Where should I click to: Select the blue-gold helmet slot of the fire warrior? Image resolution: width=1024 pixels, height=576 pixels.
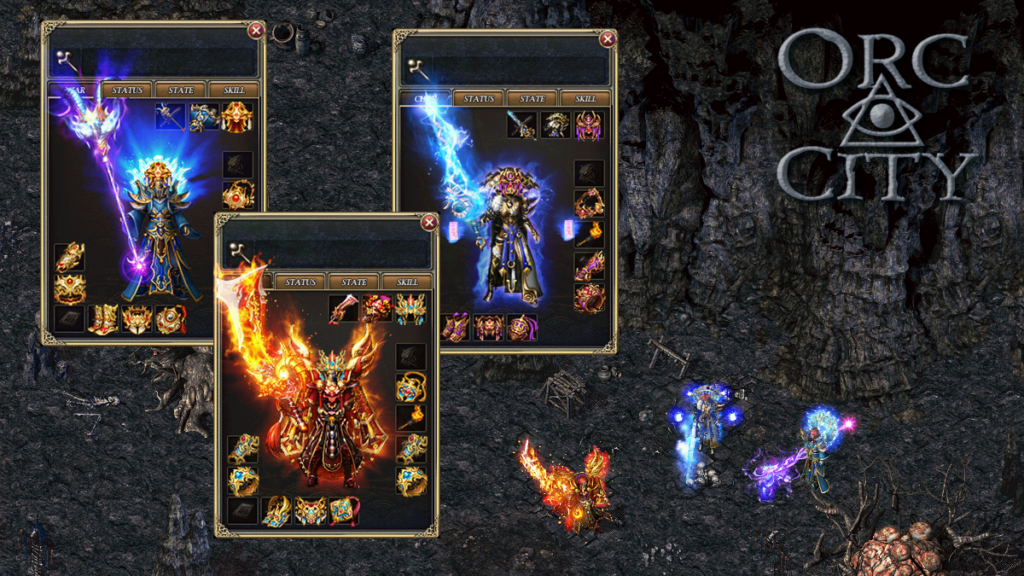(410, 309)
